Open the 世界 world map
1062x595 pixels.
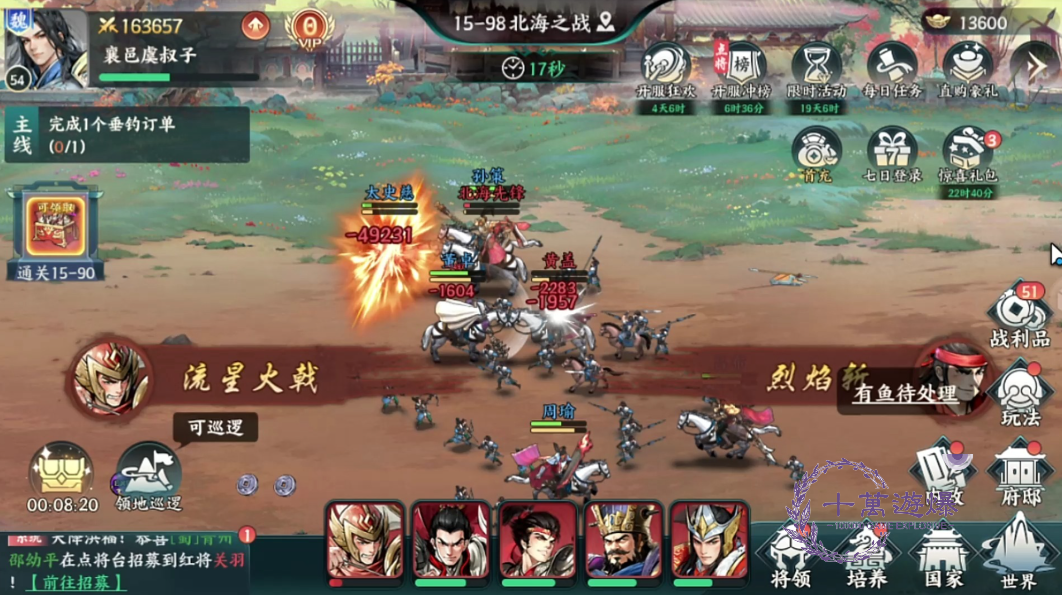tap(1017, 553)
